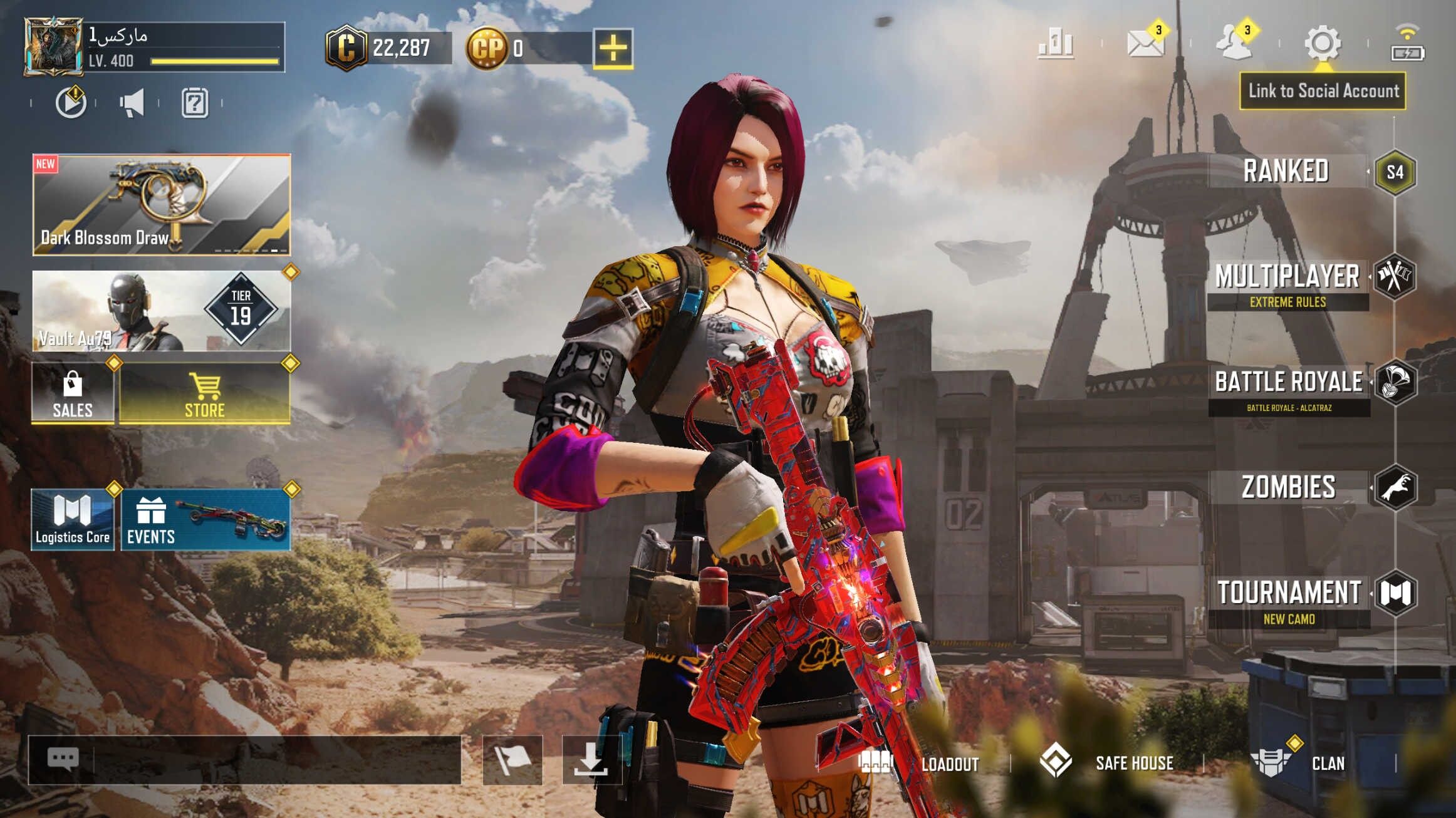The image size is (1456, 818).
Task: Open the gear Settings menu
Action: 1323,43
